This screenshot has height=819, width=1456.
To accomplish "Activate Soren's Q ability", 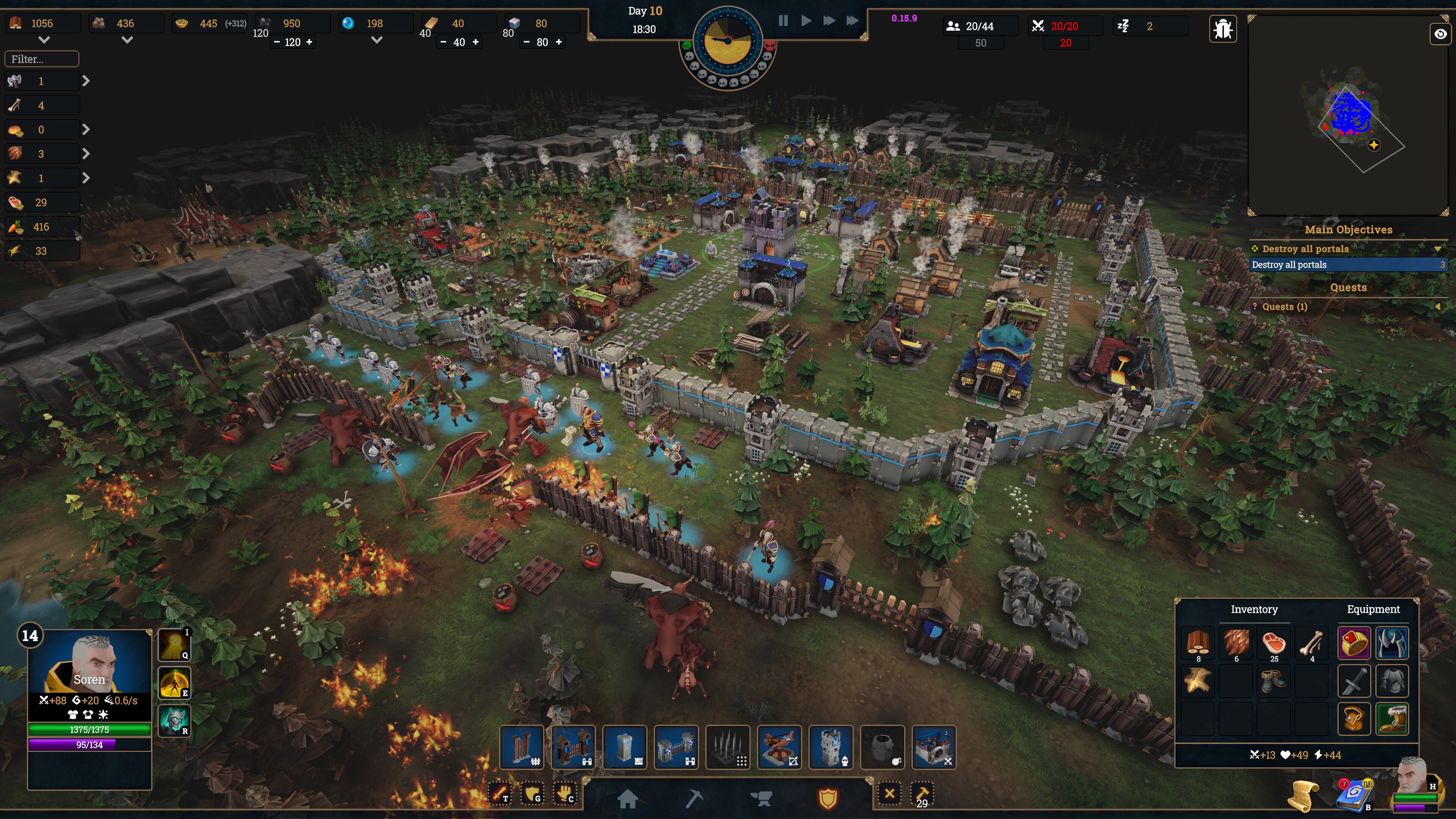I will [x=174, y=644].
